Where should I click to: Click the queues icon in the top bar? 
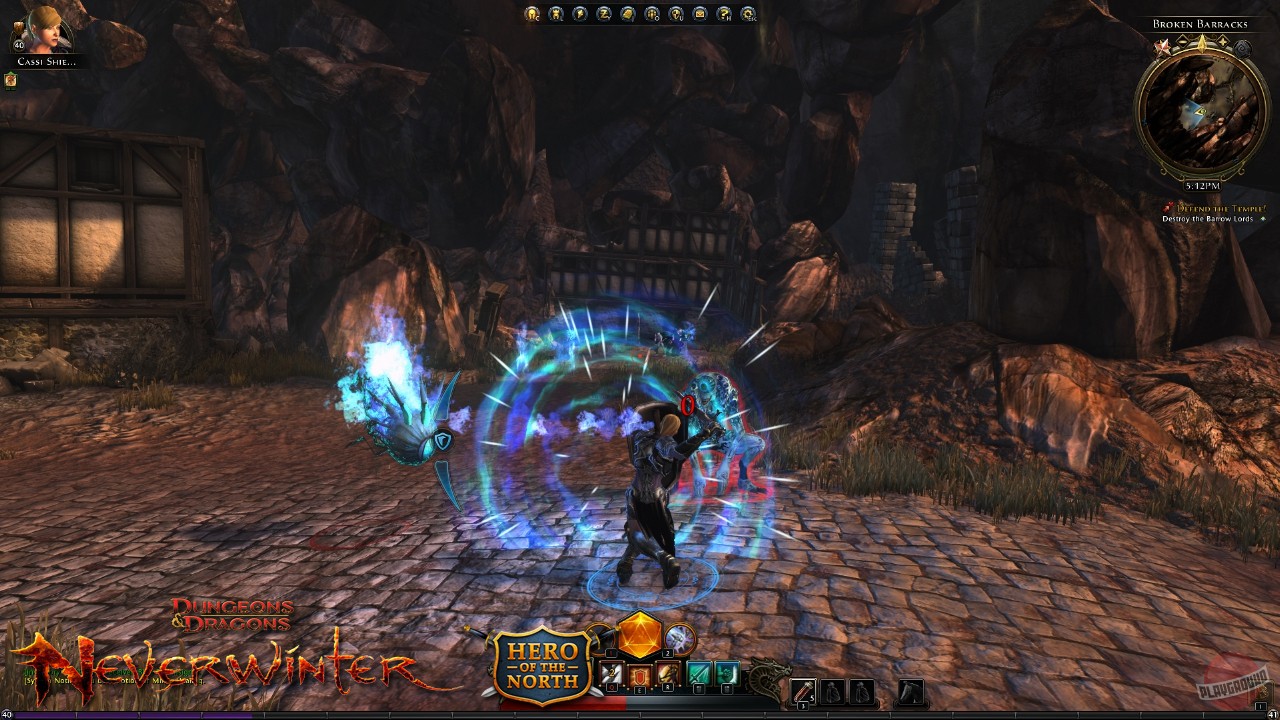pos(651,15)
